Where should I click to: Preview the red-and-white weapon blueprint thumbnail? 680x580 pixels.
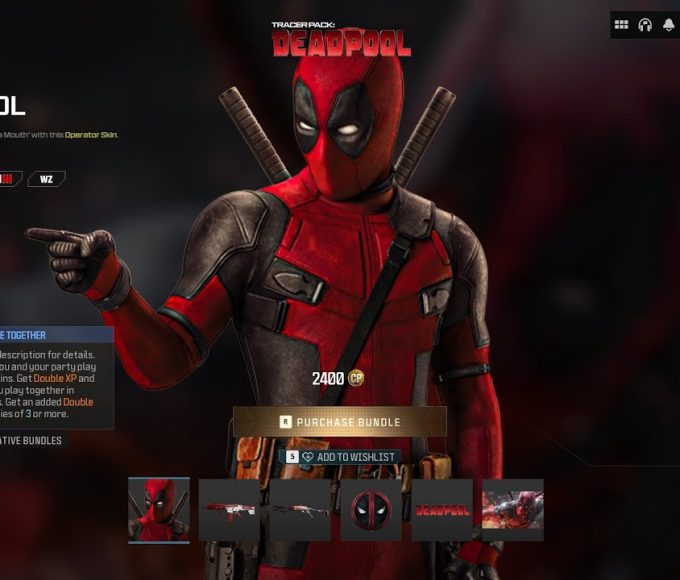coord(229,510)
